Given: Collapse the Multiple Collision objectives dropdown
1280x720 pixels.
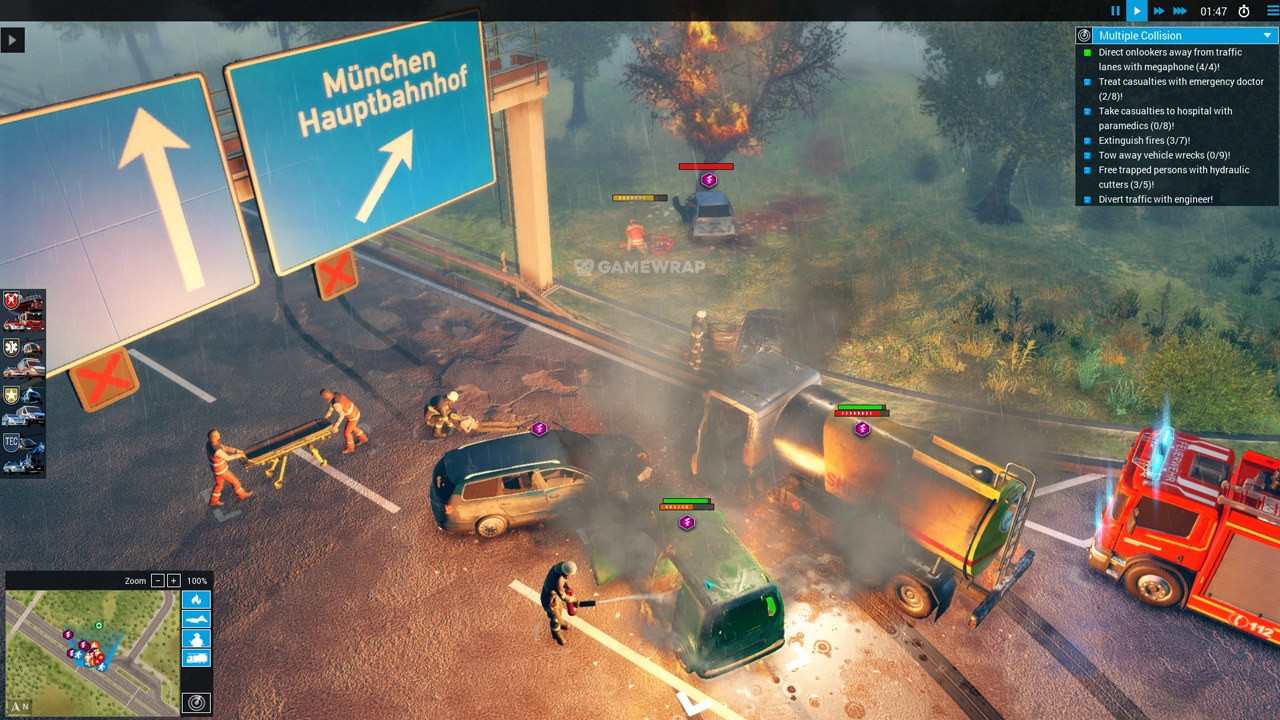Looking at the screenshot, I should pos(1267,36).
